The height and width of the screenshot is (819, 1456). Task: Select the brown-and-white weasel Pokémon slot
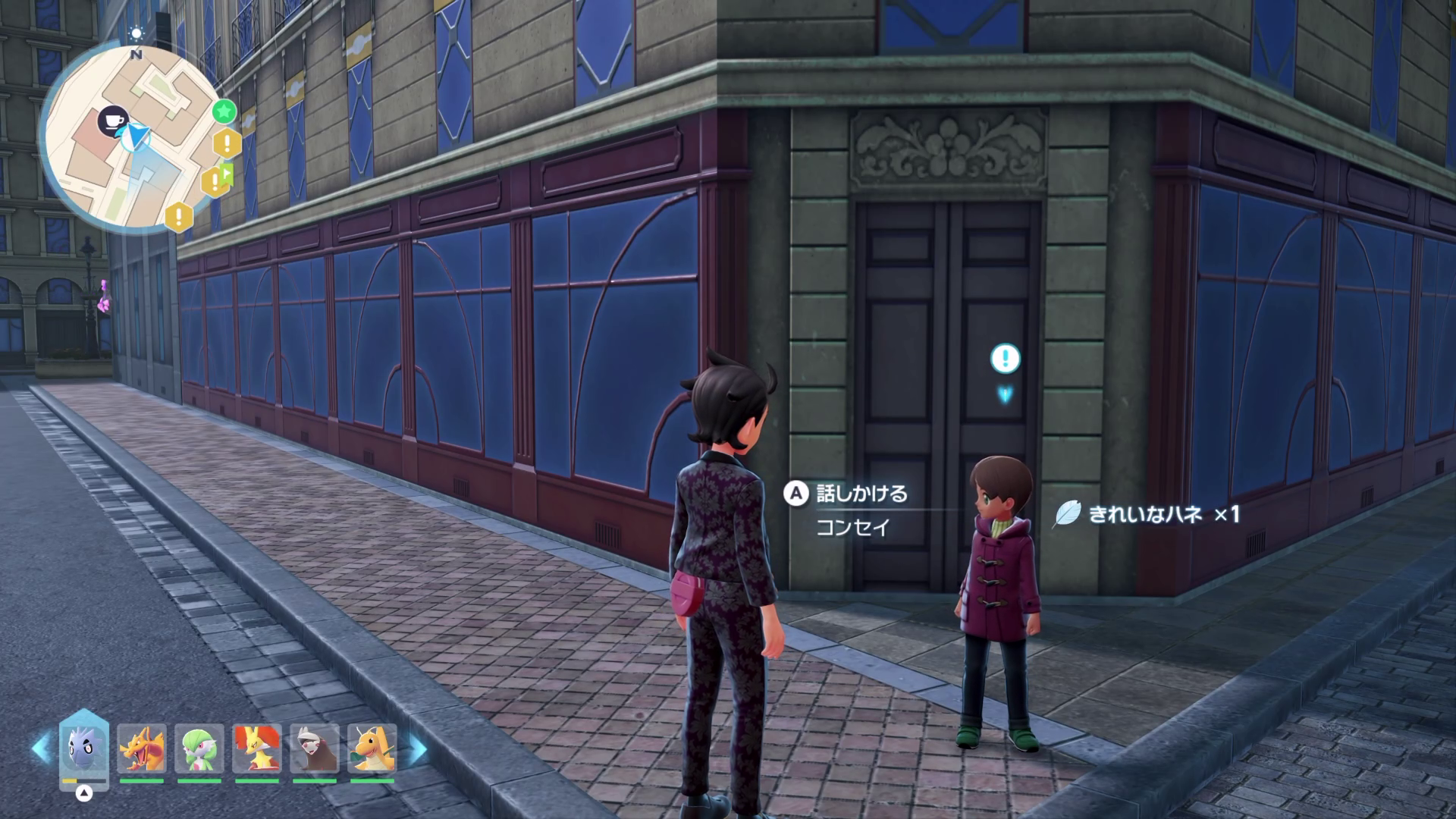click(x=315, y=748)
